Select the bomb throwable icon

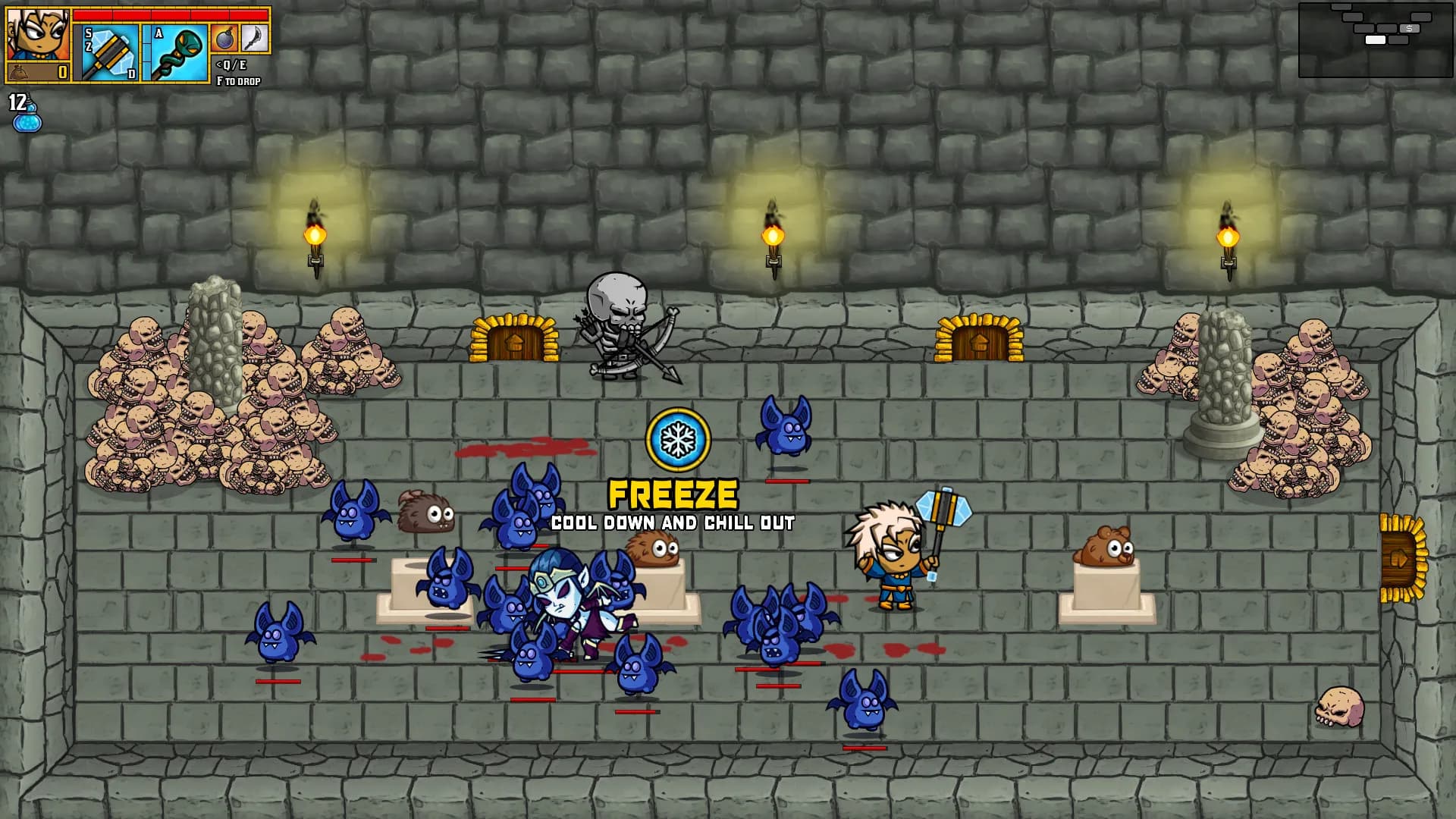(x=224, y=39)
